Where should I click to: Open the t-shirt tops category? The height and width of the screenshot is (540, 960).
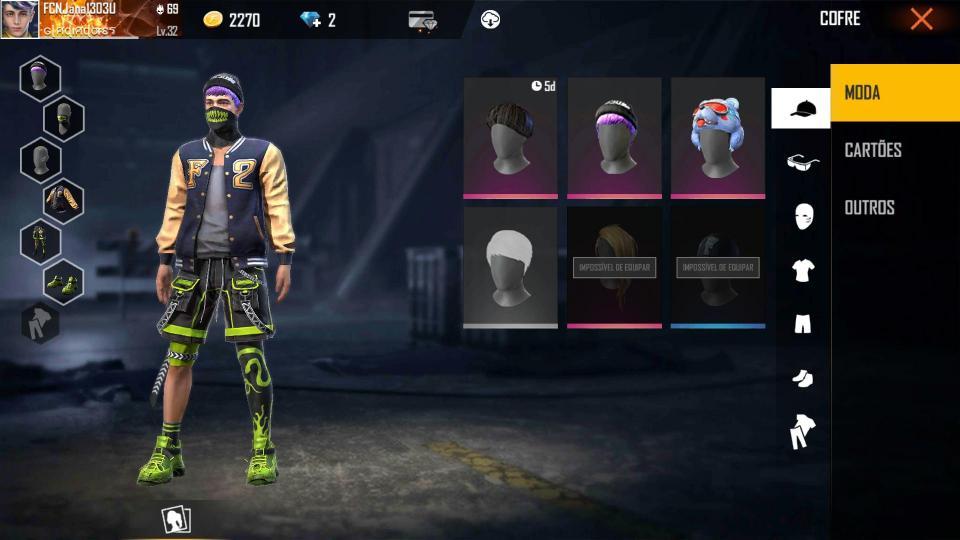[801, 270]
